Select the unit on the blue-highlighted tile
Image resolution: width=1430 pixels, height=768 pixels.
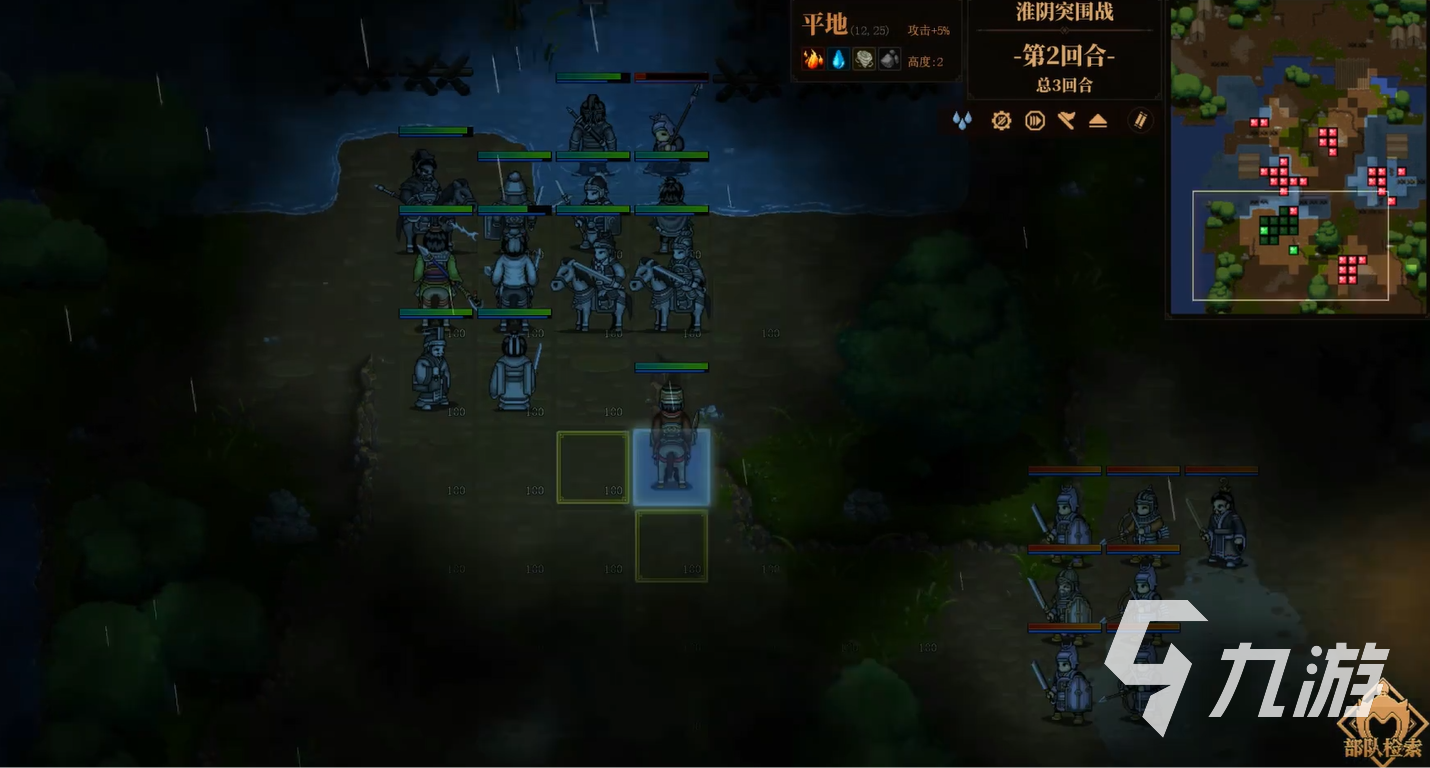671,467
